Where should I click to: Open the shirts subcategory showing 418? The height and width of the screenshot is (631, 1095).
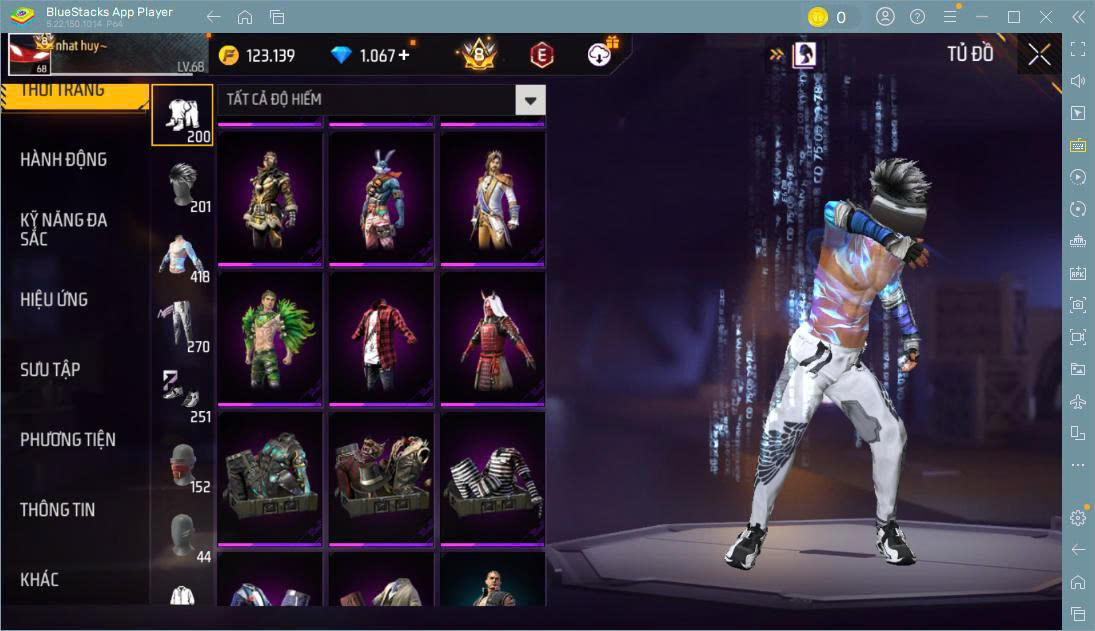(x=182, y=257)
